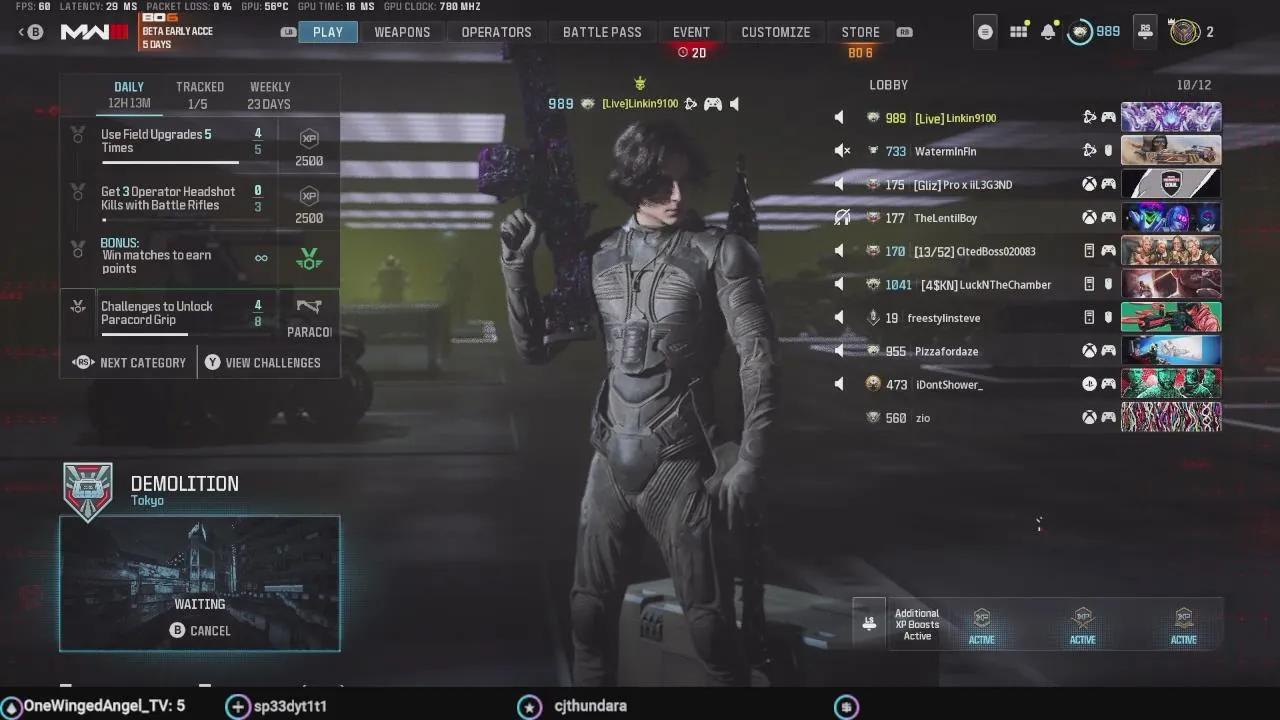Image resolution: width=1280 pixels, height=720 pixels.
Task: Open the Weapons menu
Action: (402, 31)
